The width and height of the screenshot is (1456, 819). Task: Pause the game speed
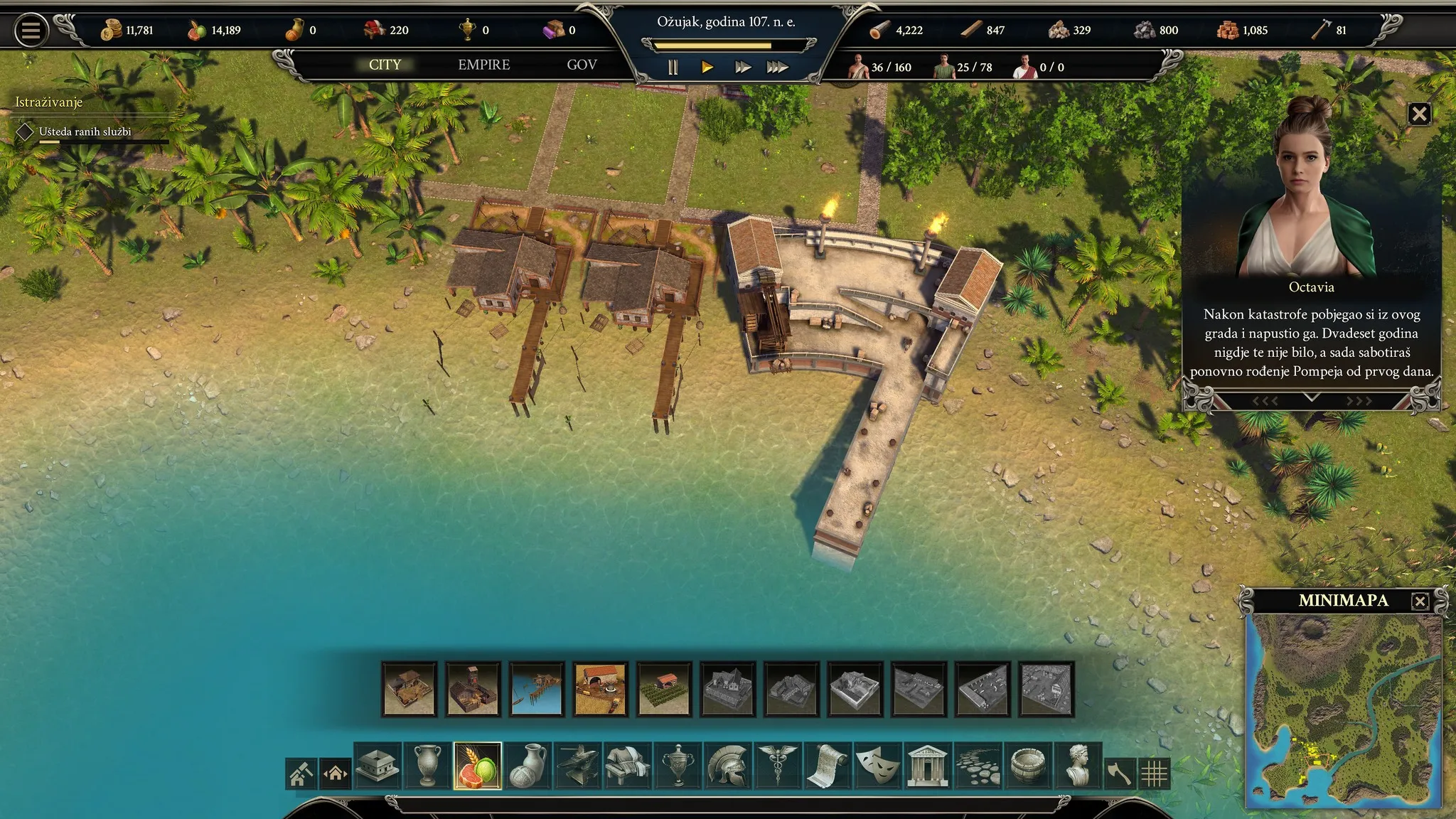pyautogui.click(x=673, y=68)
